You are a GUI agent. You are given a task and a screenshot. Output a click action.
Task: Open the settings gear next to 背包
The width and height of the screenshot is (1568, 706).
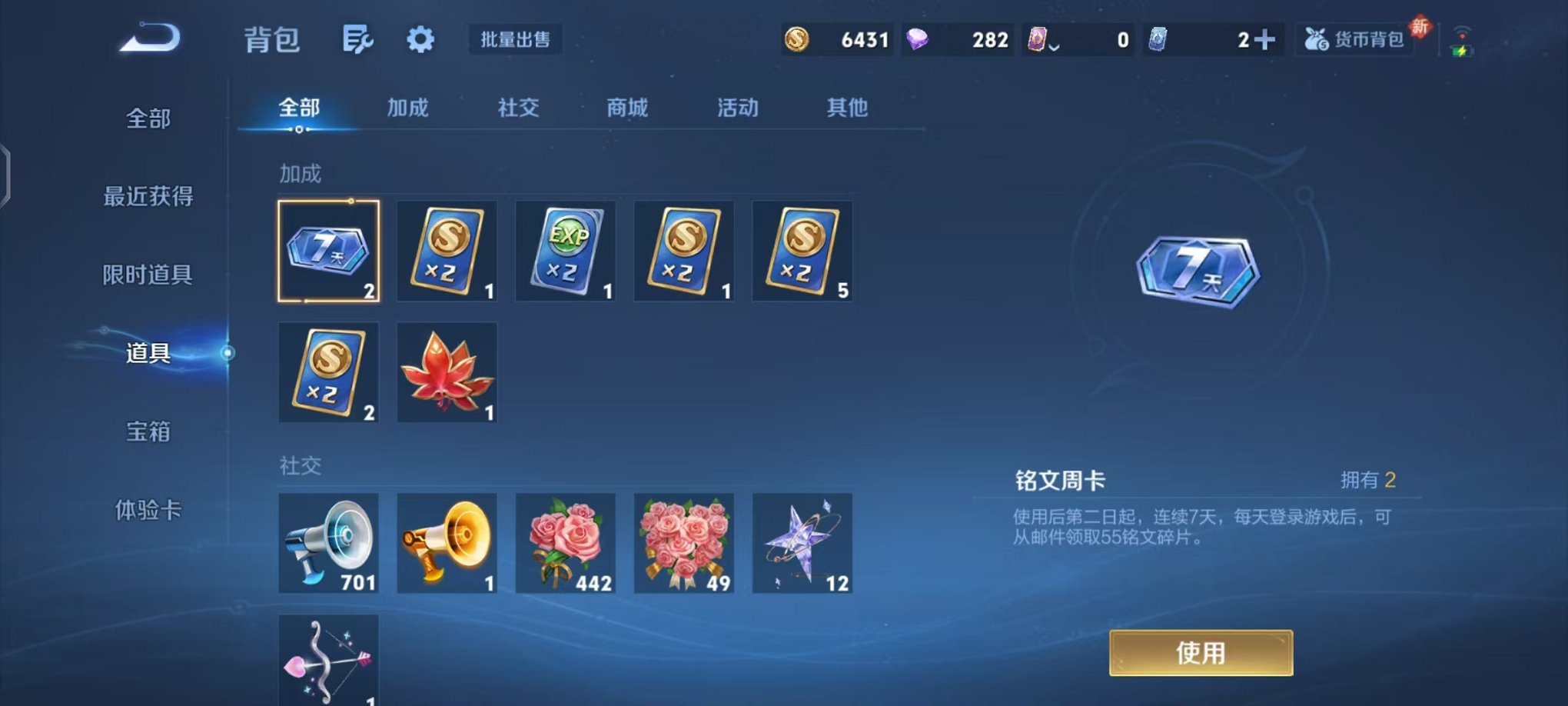421,40
